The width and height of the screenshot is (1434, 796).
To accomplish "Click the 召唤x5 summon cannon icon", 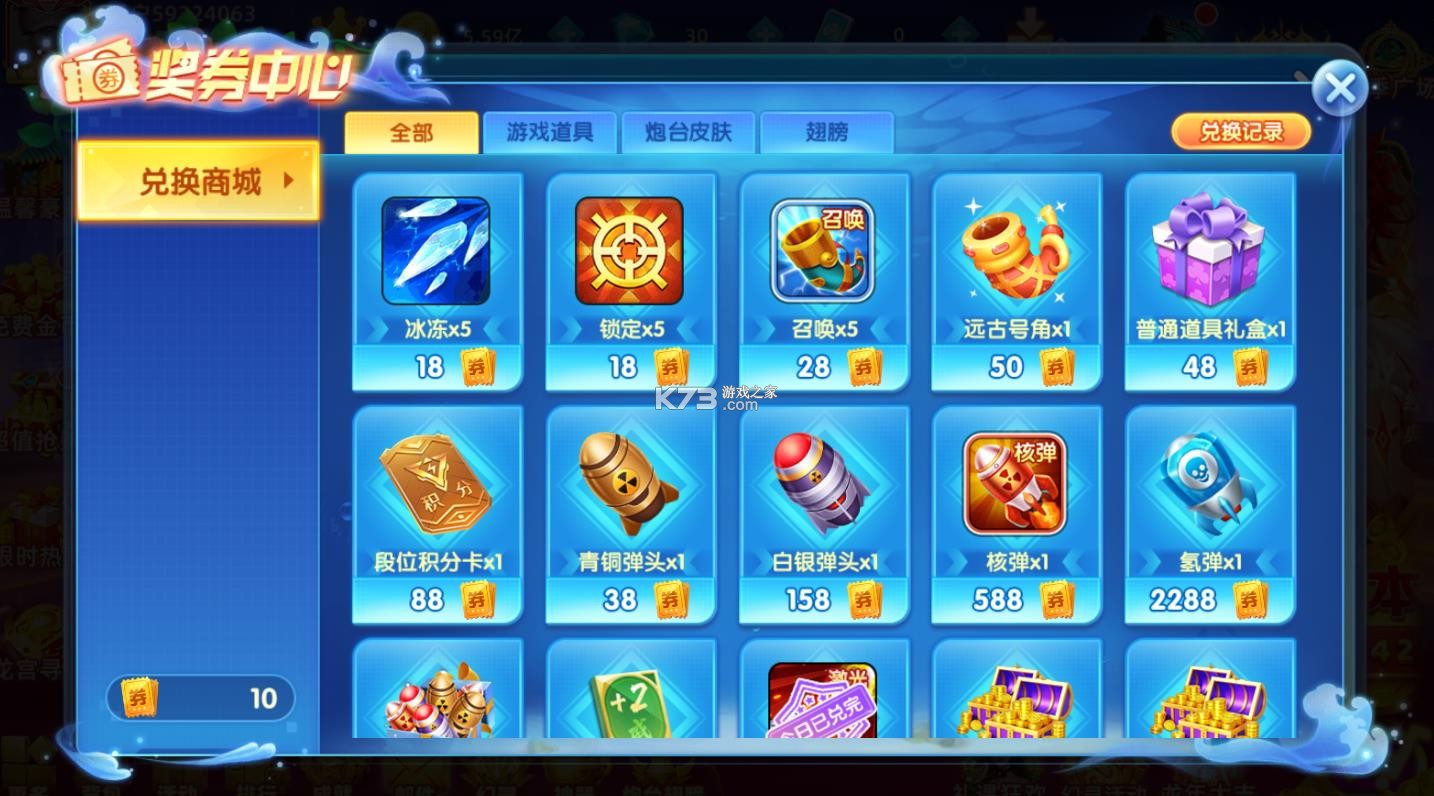I will point(822,250).
